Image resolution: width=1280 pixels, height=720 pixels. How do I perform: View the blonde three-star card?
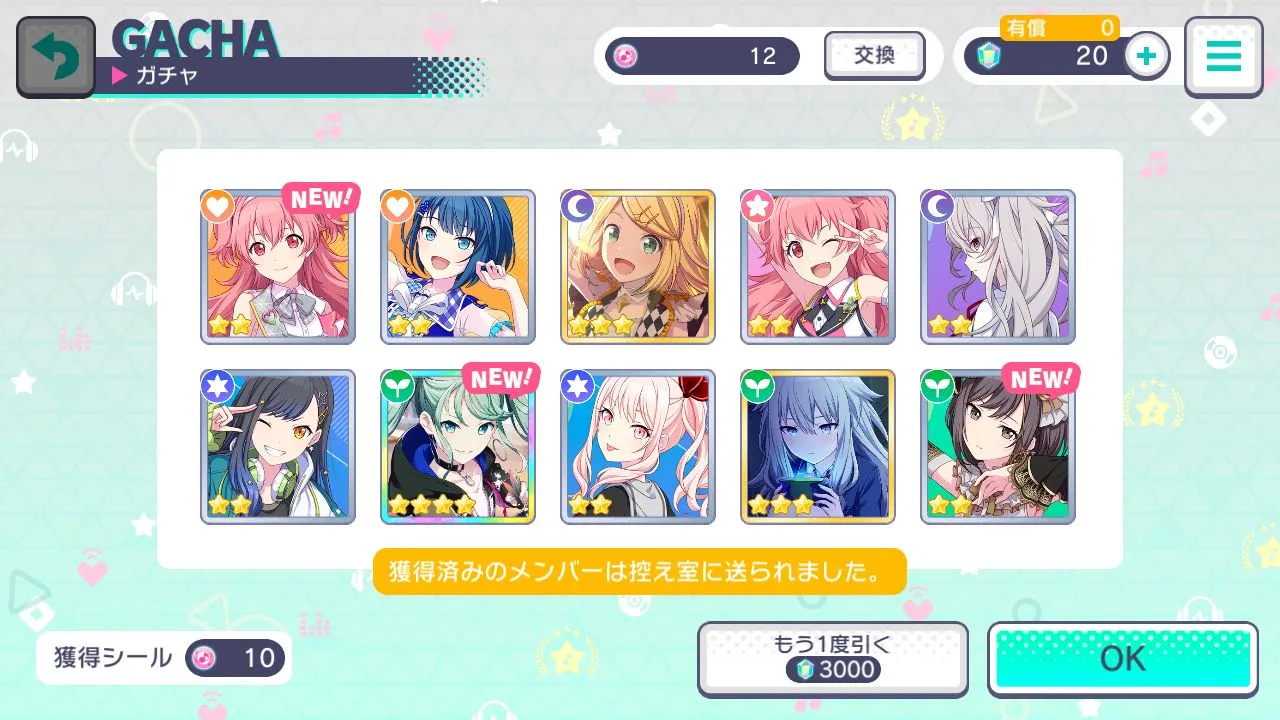638,267
